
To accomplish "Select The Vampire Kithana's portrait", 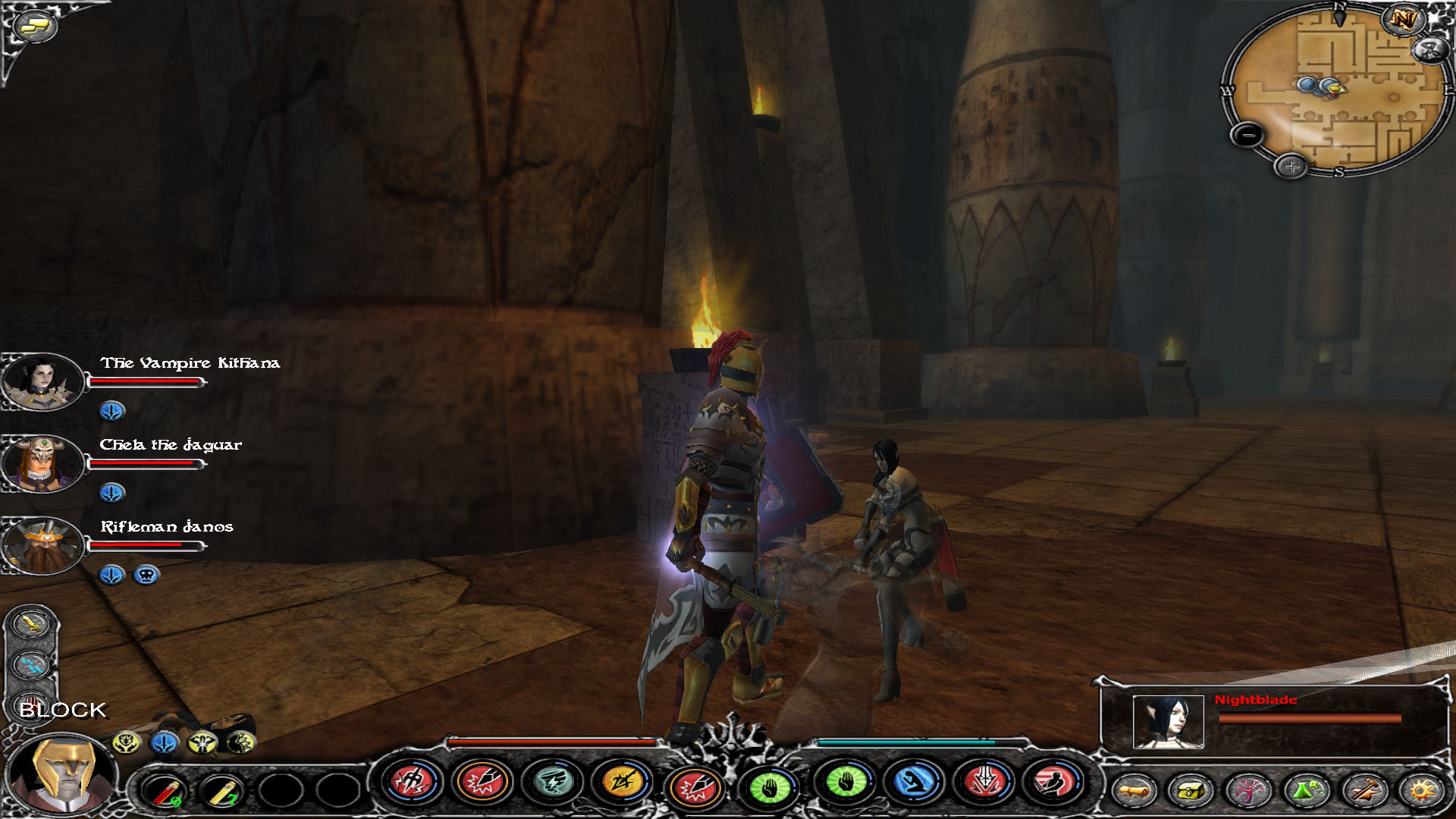I will tap(42, 381).
